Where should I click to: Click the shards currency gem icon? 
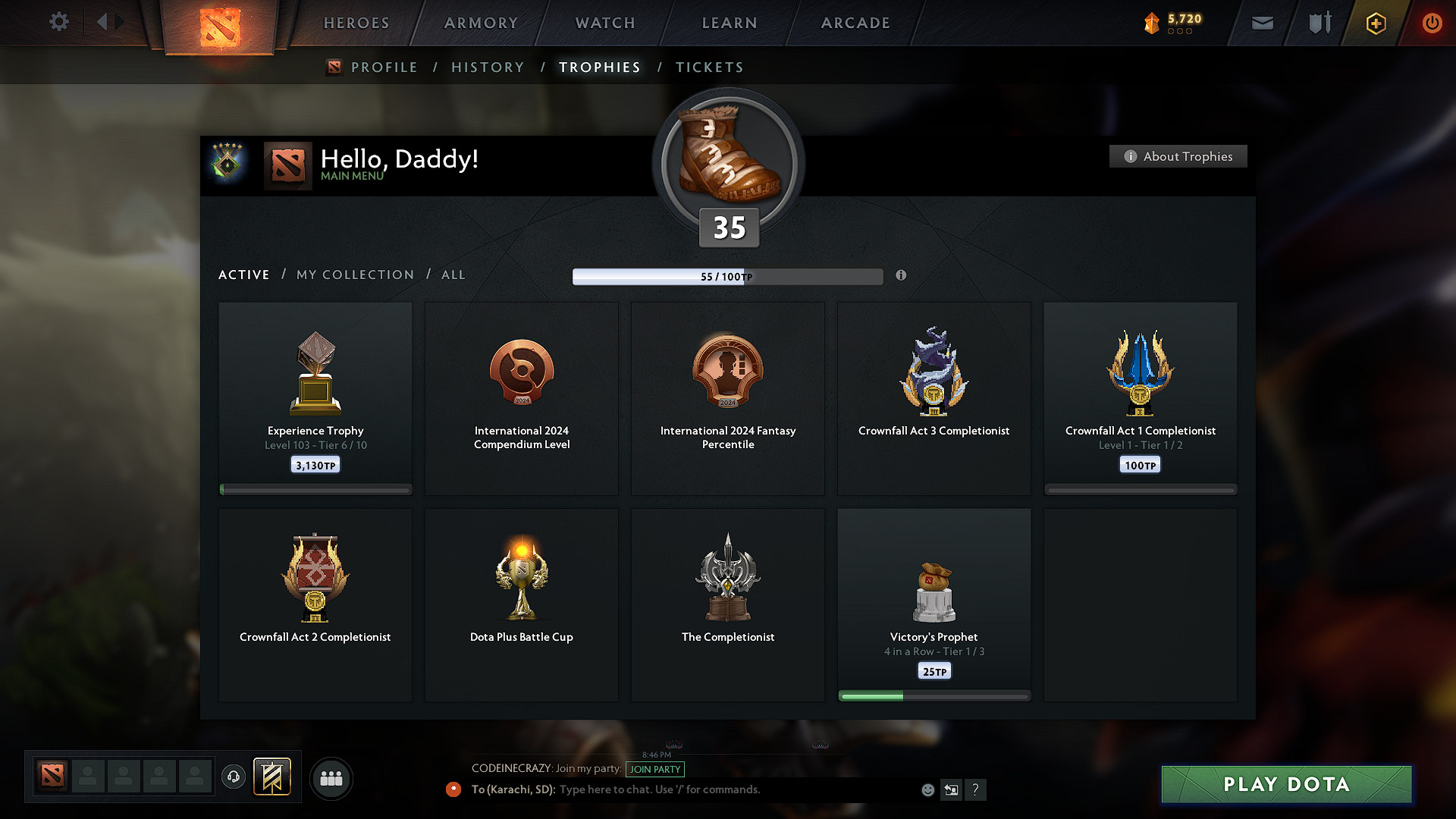pos(1153,23)
